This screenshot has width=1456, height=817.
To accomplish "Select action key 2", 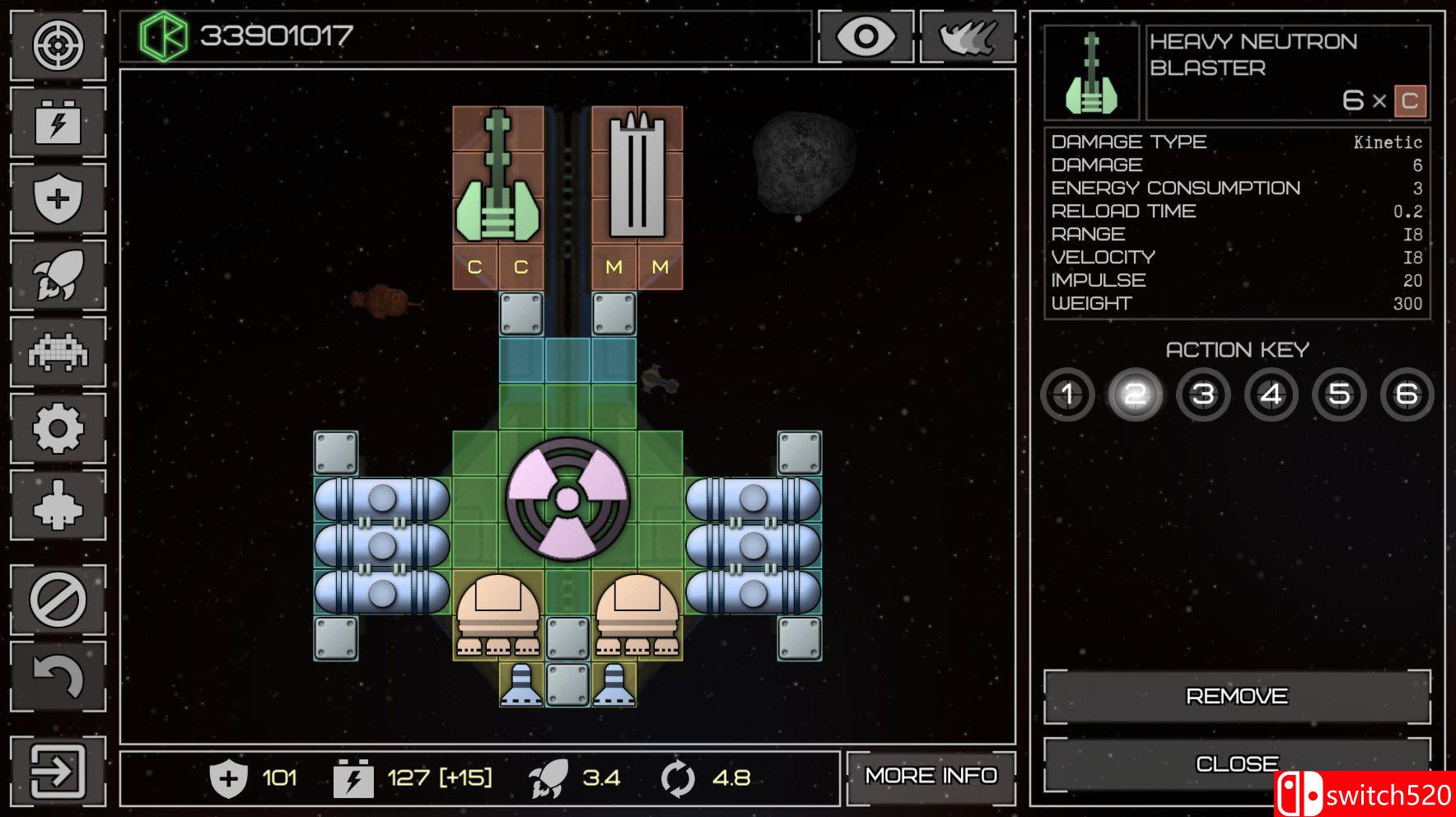I will 1135,394.
